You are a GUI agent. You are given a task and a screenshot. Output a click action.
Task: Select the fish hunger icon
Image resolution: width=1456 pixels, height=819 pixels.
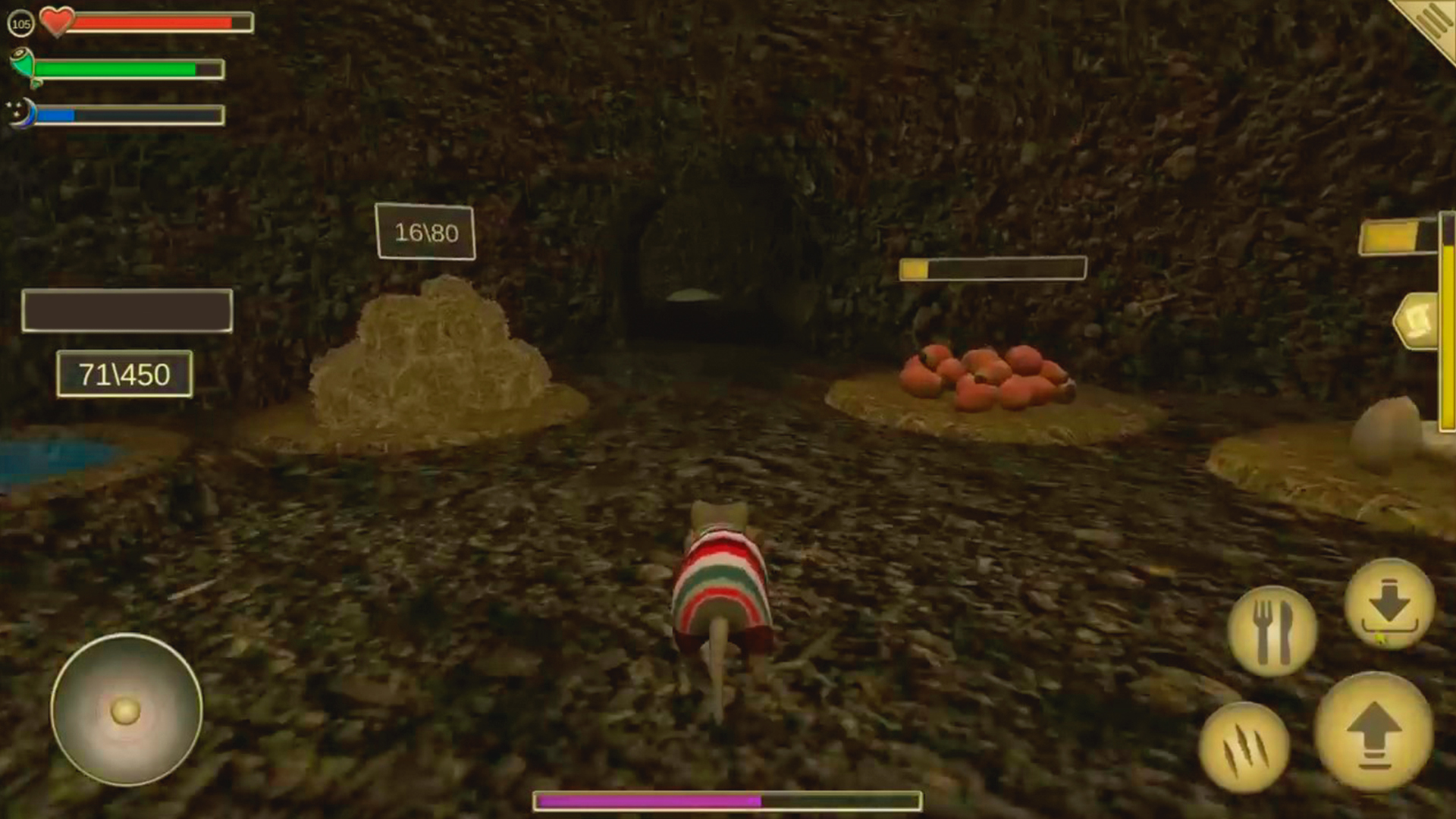[20, 67]
